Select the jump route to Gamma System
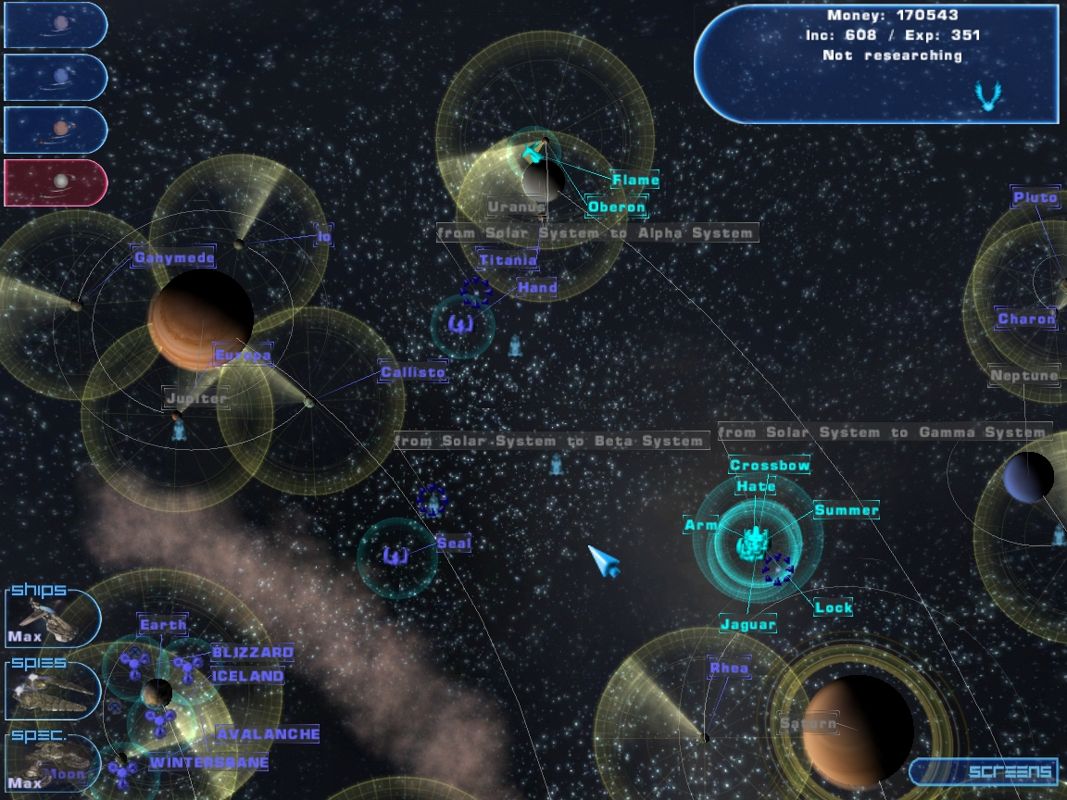 pyautogui.click(x=883, y=432)
